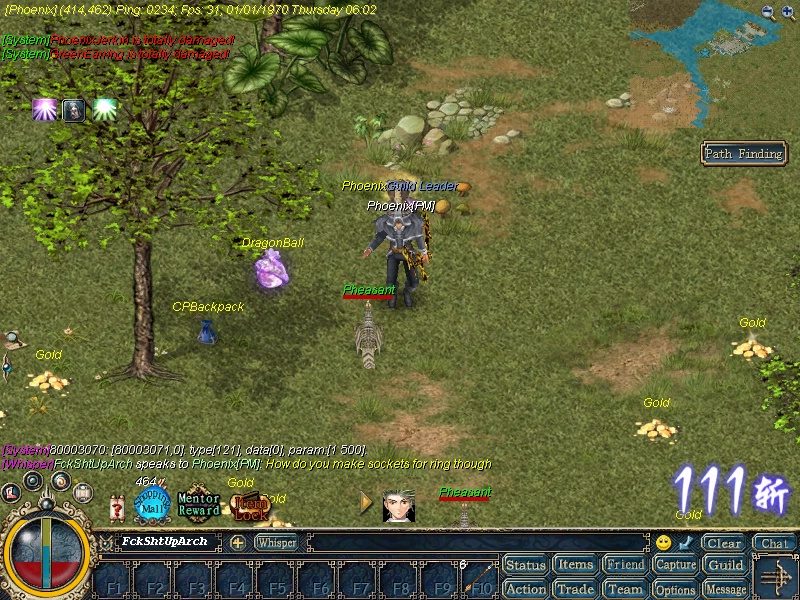Viewport: 800px width, 600px height.
Task: Open the Items inventory
Action: tap(575, 565)
